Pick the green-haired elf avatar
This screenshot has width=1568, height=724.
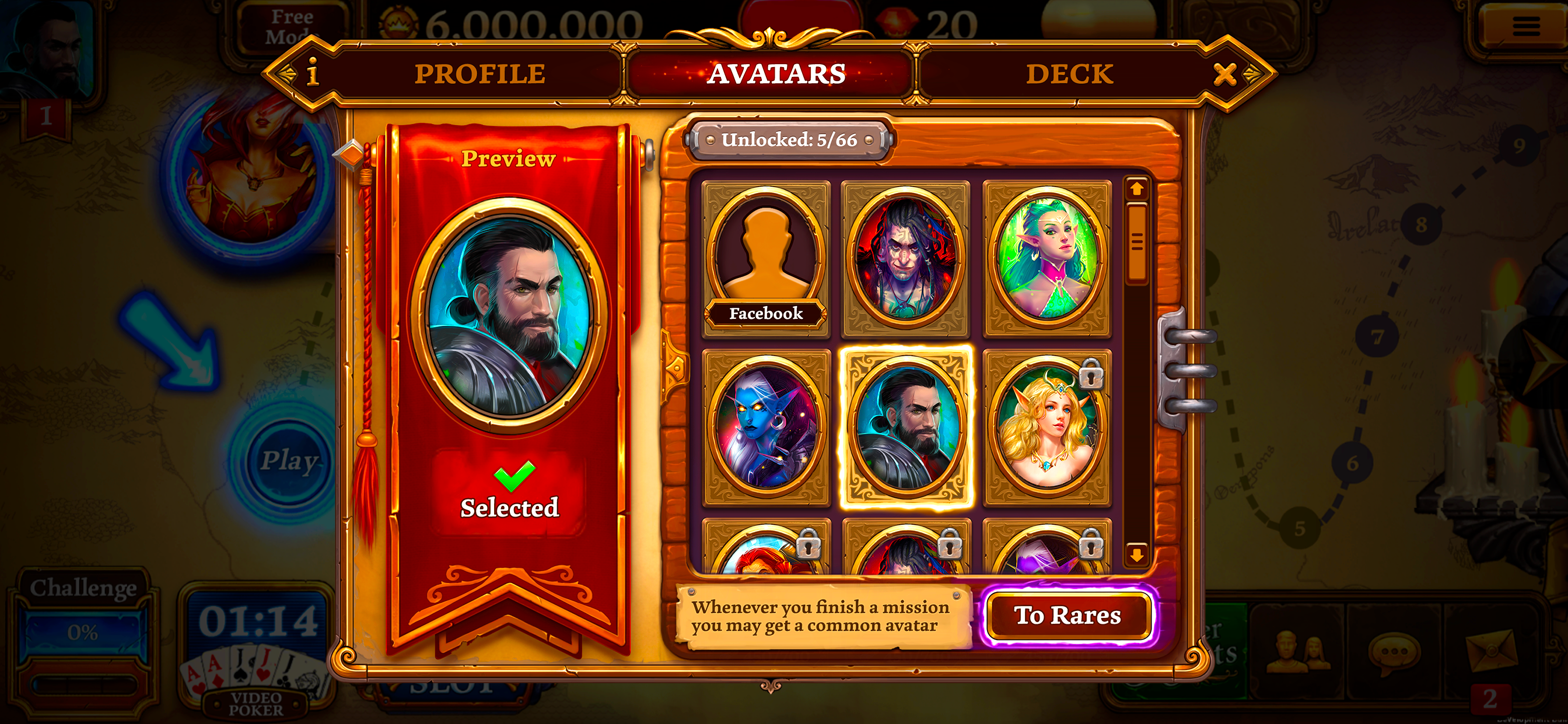[1047, 259]
